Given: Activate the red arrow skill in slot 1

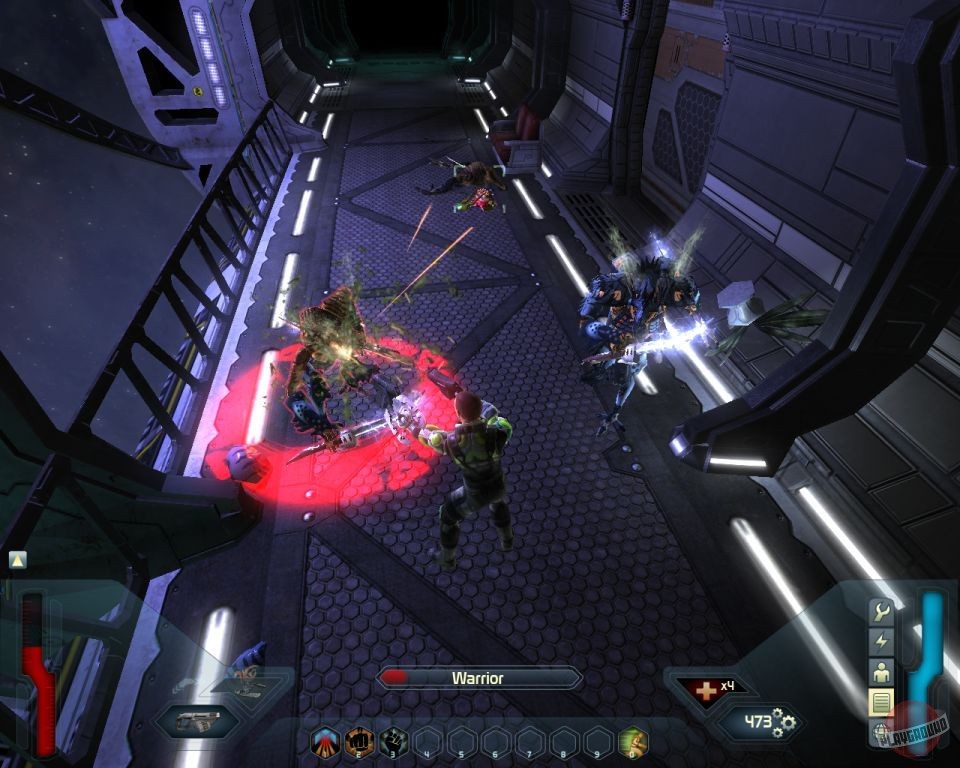Looking at the screenshot, I should pos(326,742).
